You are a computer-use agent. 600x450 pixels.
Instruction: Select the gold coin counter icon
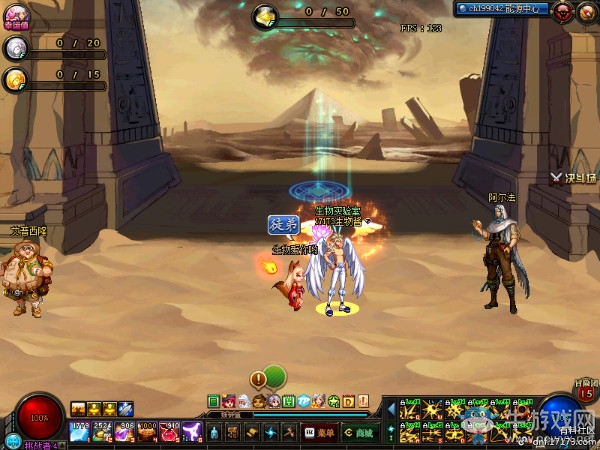click(x=15, y=79)
